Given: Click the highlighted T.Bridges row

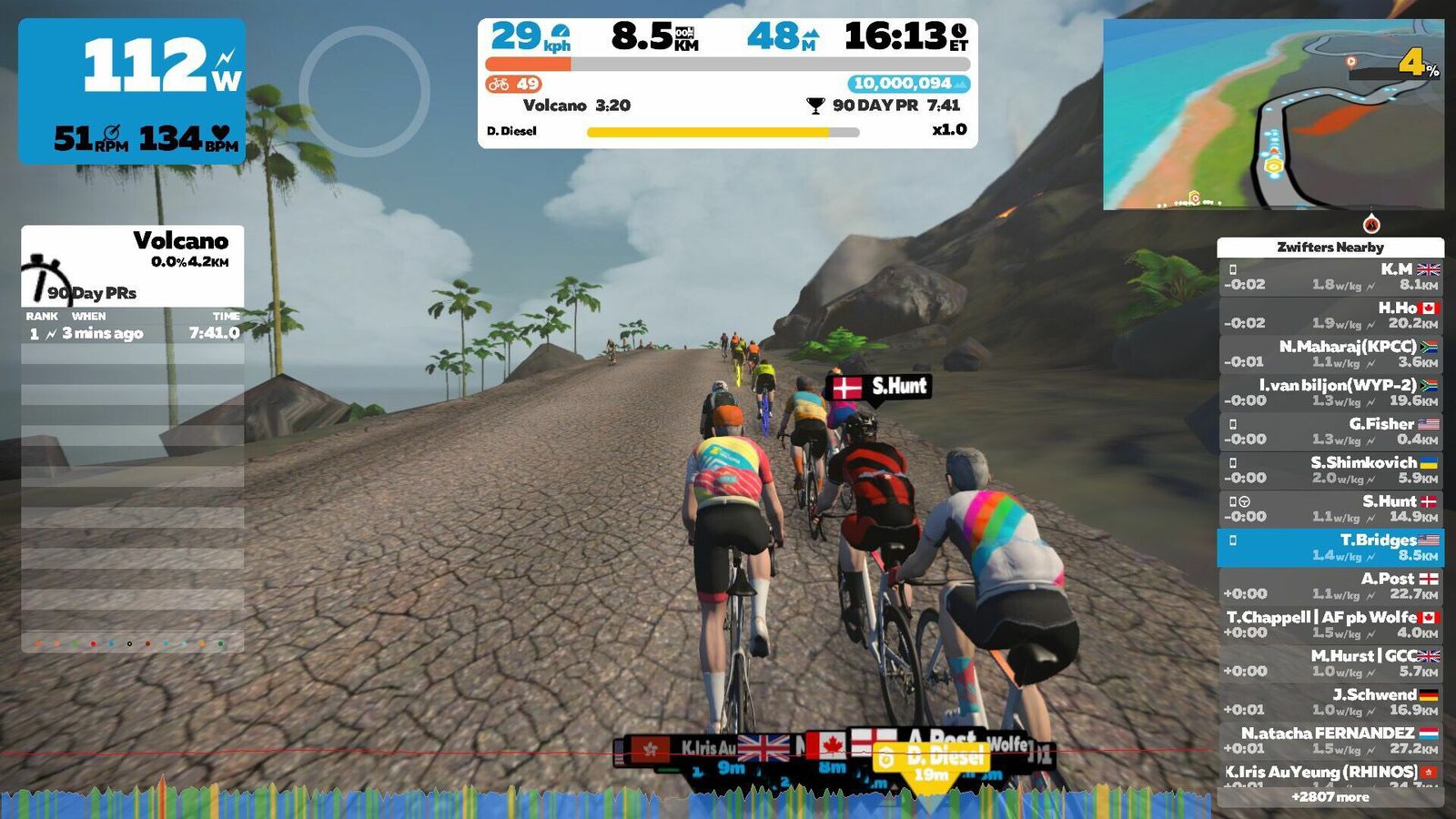Looking at the screenshot, I should [x=1330, y=547].
